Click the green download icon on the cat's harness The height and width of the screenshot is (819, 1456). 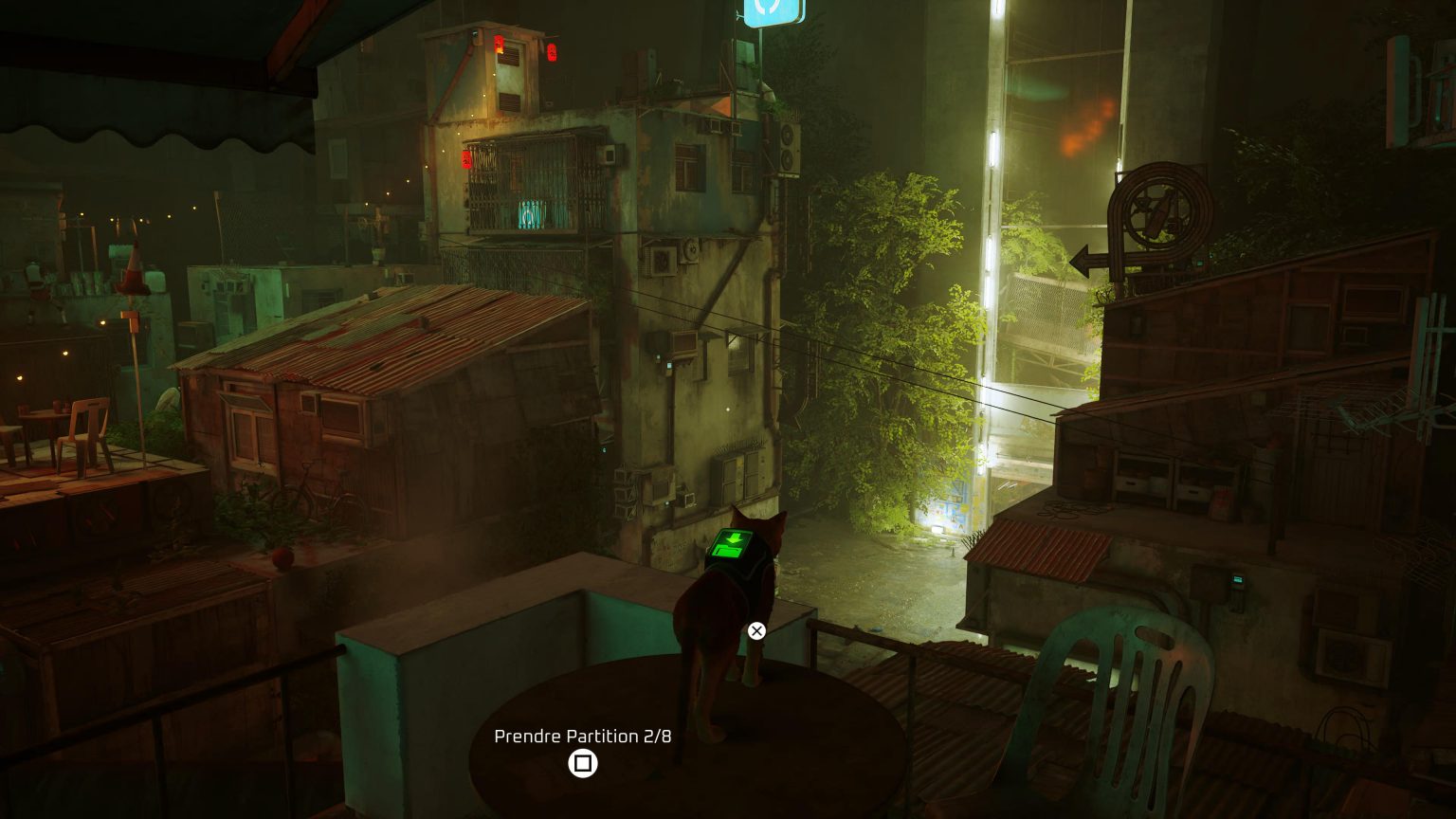(x=732, y=545)
